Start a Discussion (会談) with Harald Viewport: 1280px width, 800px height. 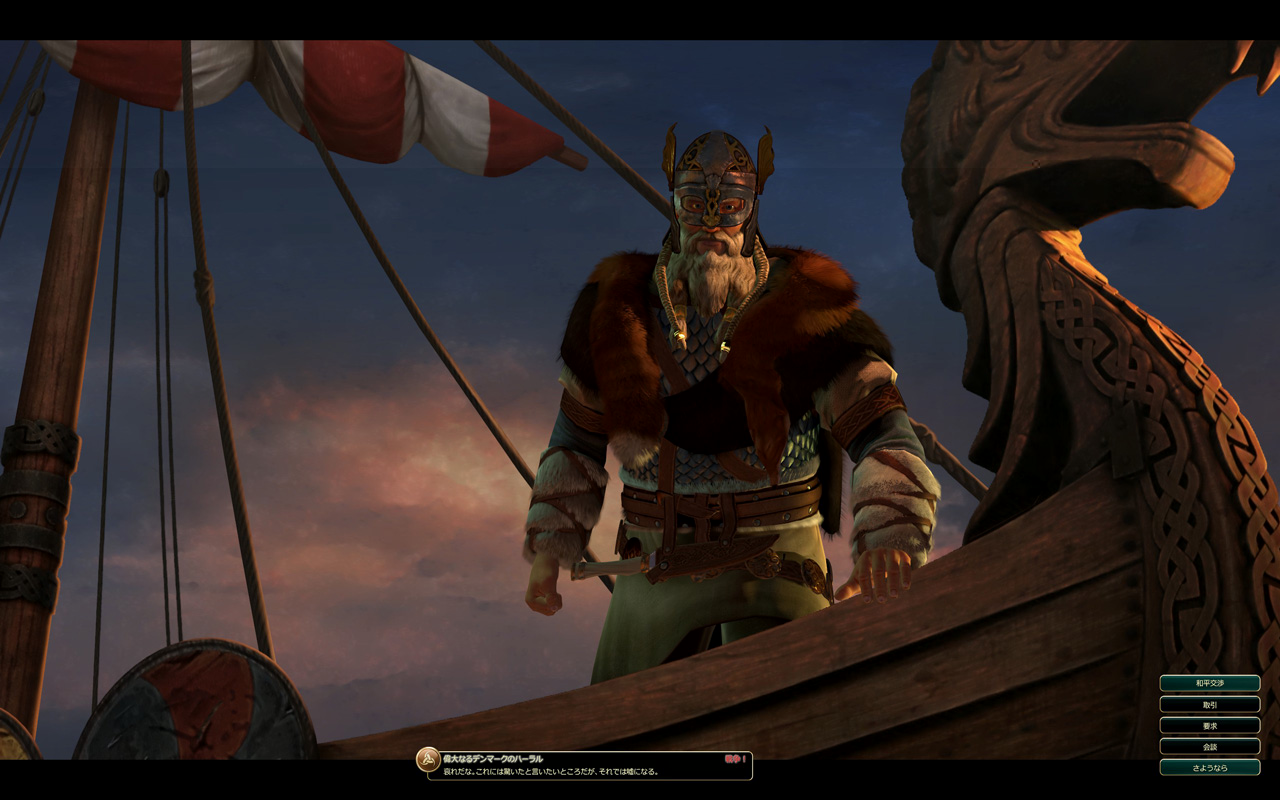[x=1209, y=746]
